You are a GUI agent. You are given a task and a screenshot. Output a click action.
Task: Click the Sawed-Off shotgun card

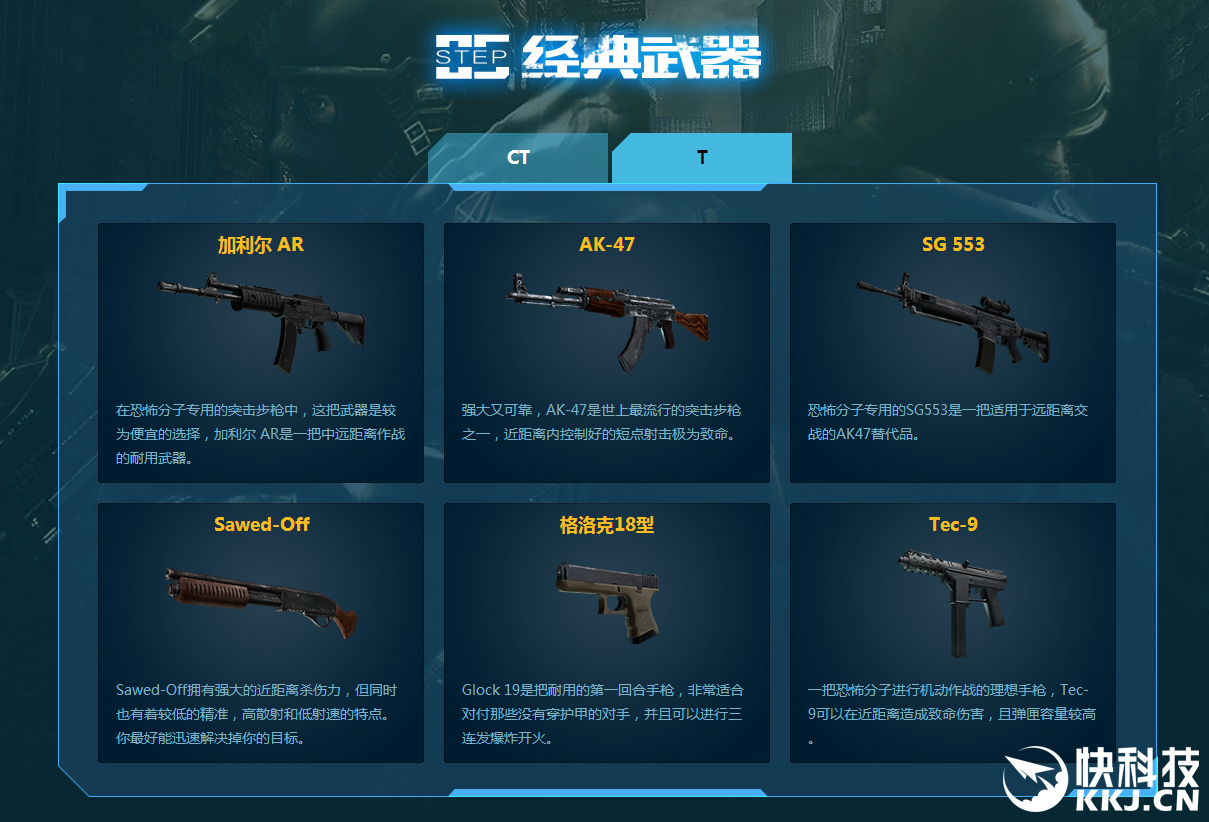(261, 632)
